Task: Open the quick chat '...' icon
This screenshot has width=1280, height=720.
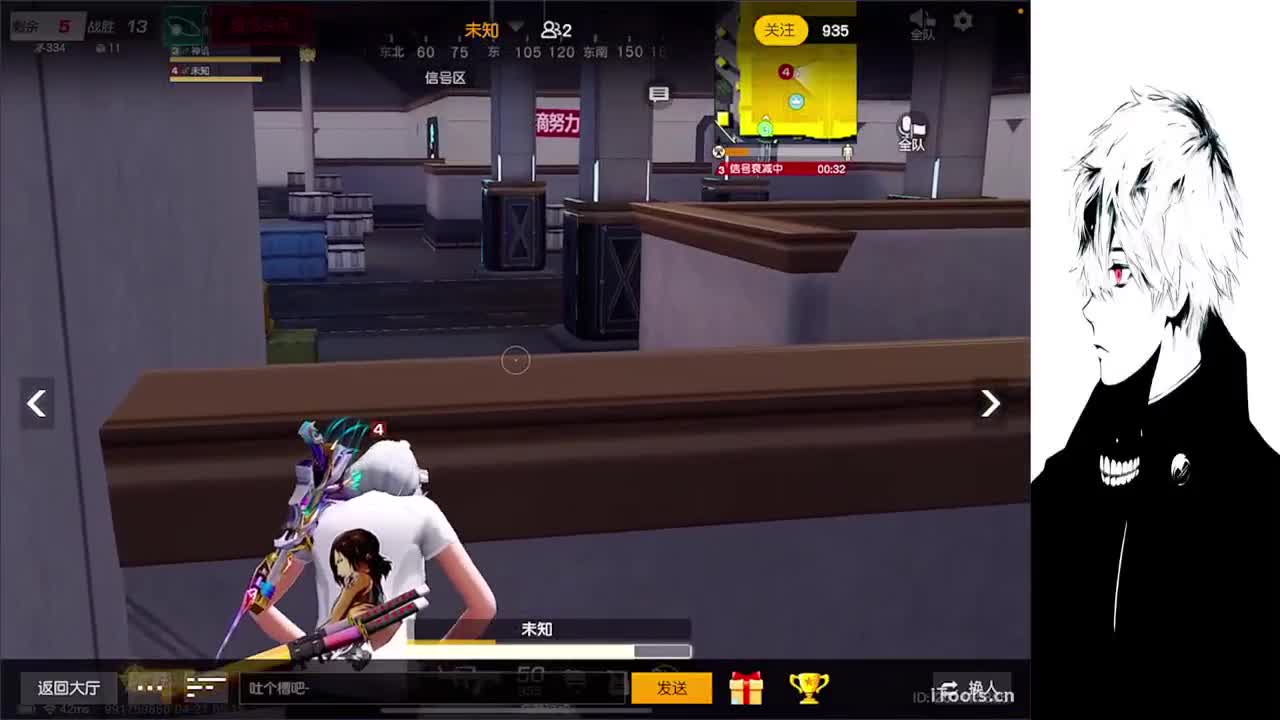Action: (149, 688)
